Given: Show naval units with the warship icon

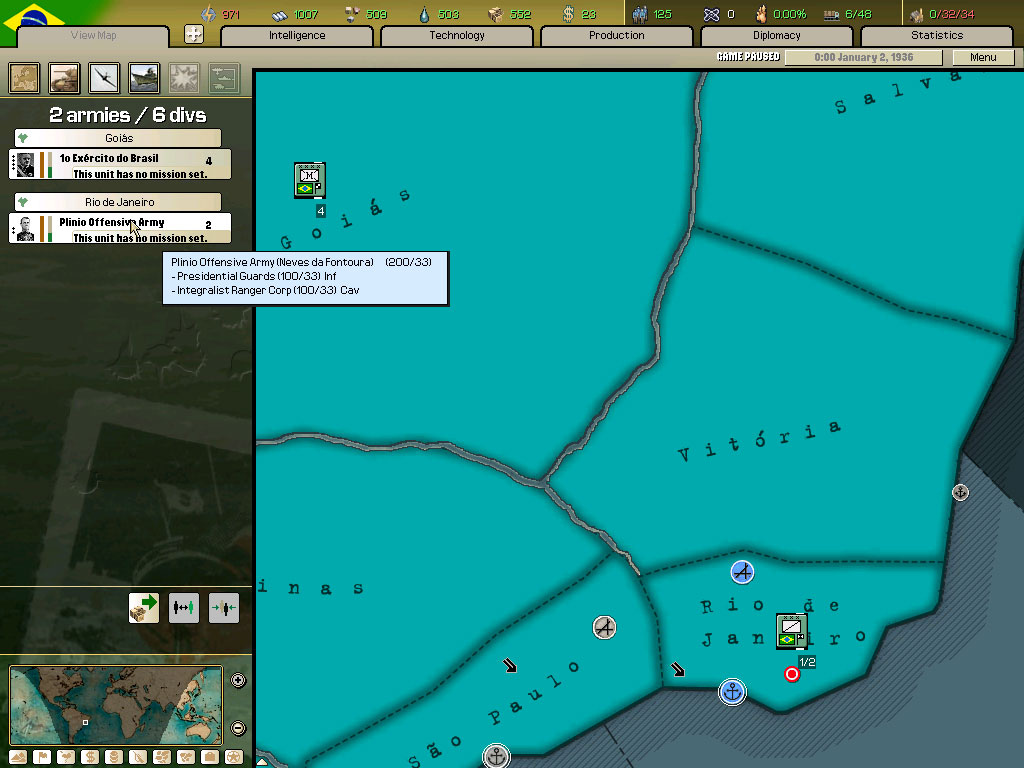Looking at the screenshot, I should (145, 78).
